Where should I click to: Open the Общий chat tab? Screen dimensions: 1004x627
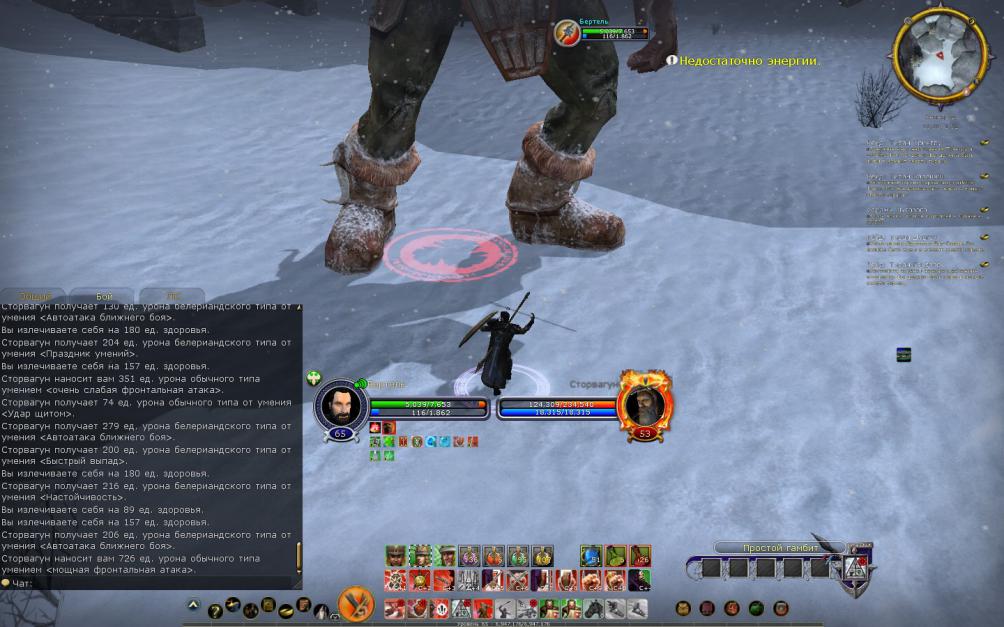pyautogui.click(x=34, y=297)
